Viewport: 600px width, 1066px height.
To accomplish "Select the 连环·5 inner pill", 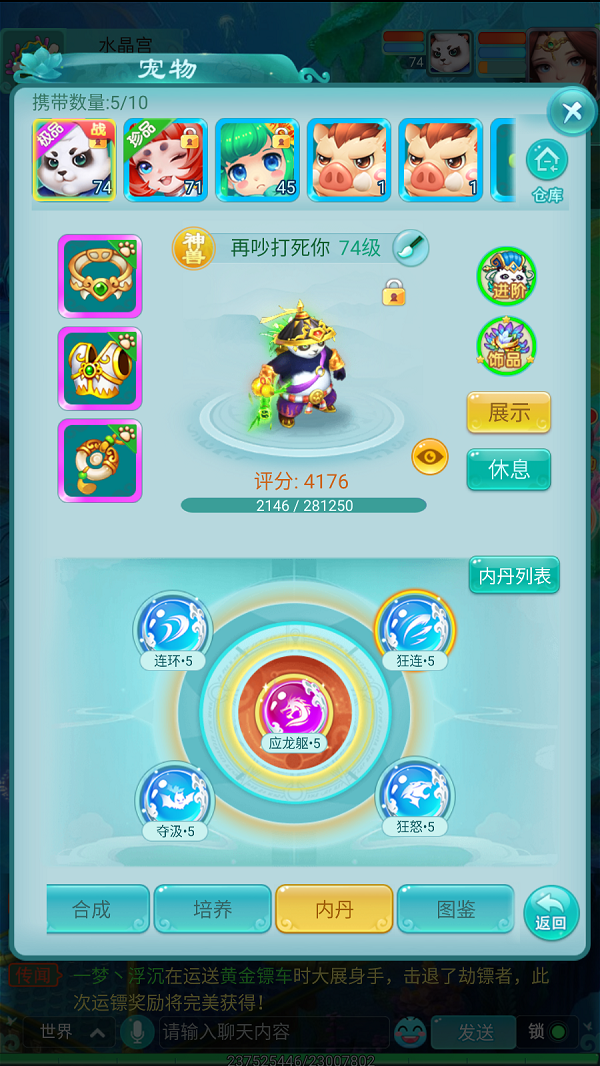I will [x=173, y=627].
